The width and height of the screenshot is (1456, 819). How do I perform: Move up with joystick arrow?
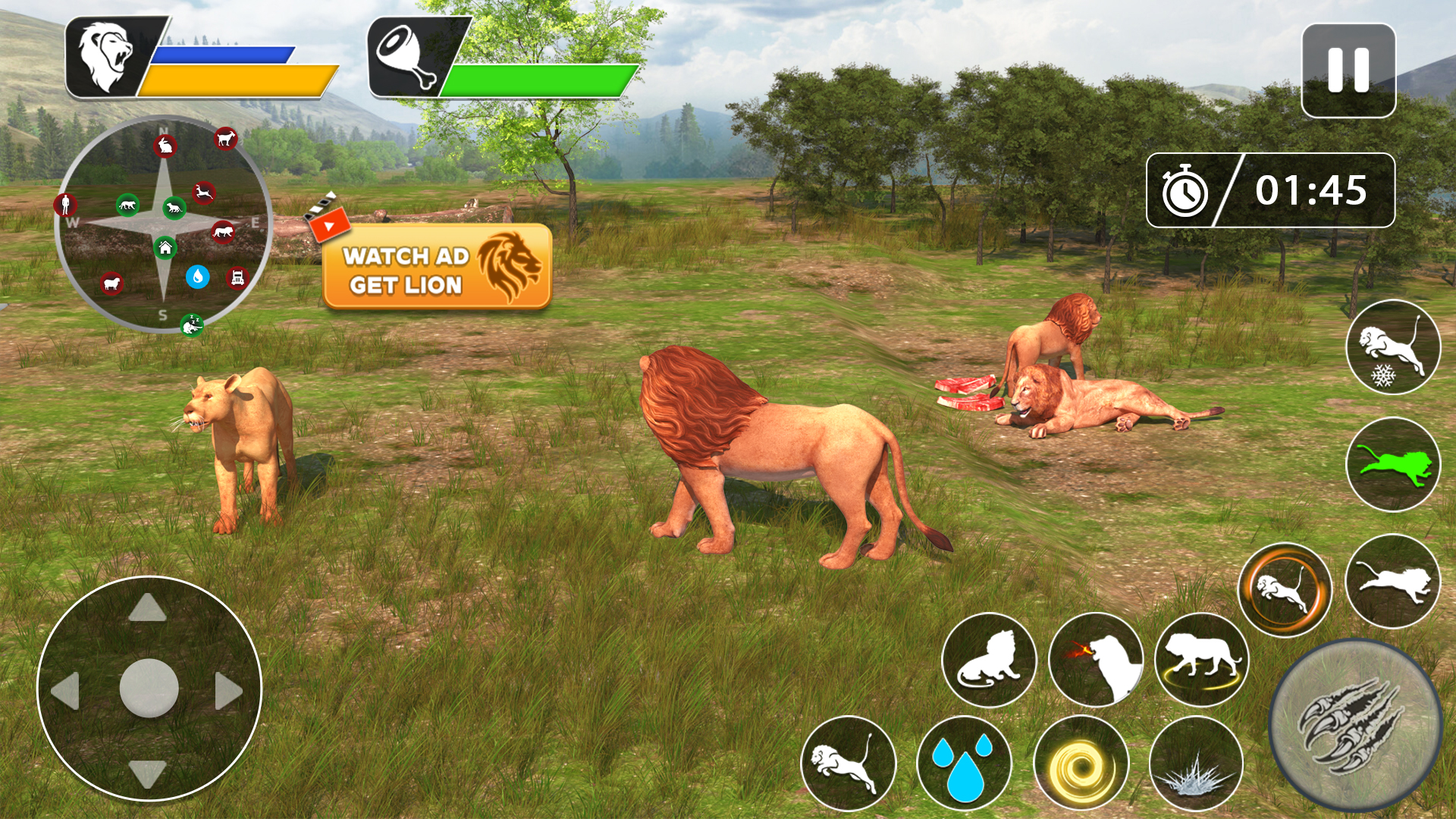(x=148, y=608)
